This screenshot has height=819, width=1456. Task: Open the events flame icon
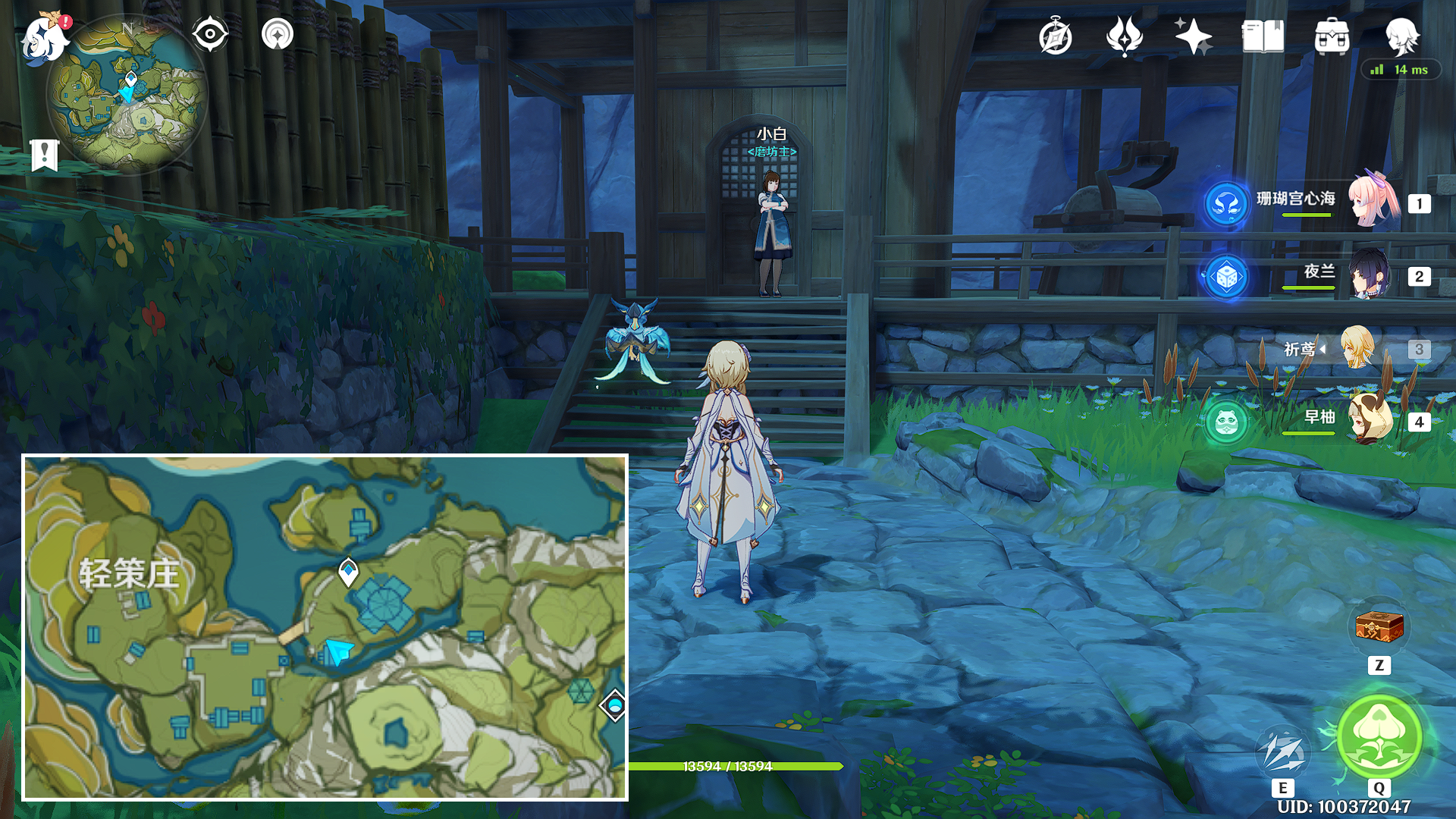(x=1124, y=36)
